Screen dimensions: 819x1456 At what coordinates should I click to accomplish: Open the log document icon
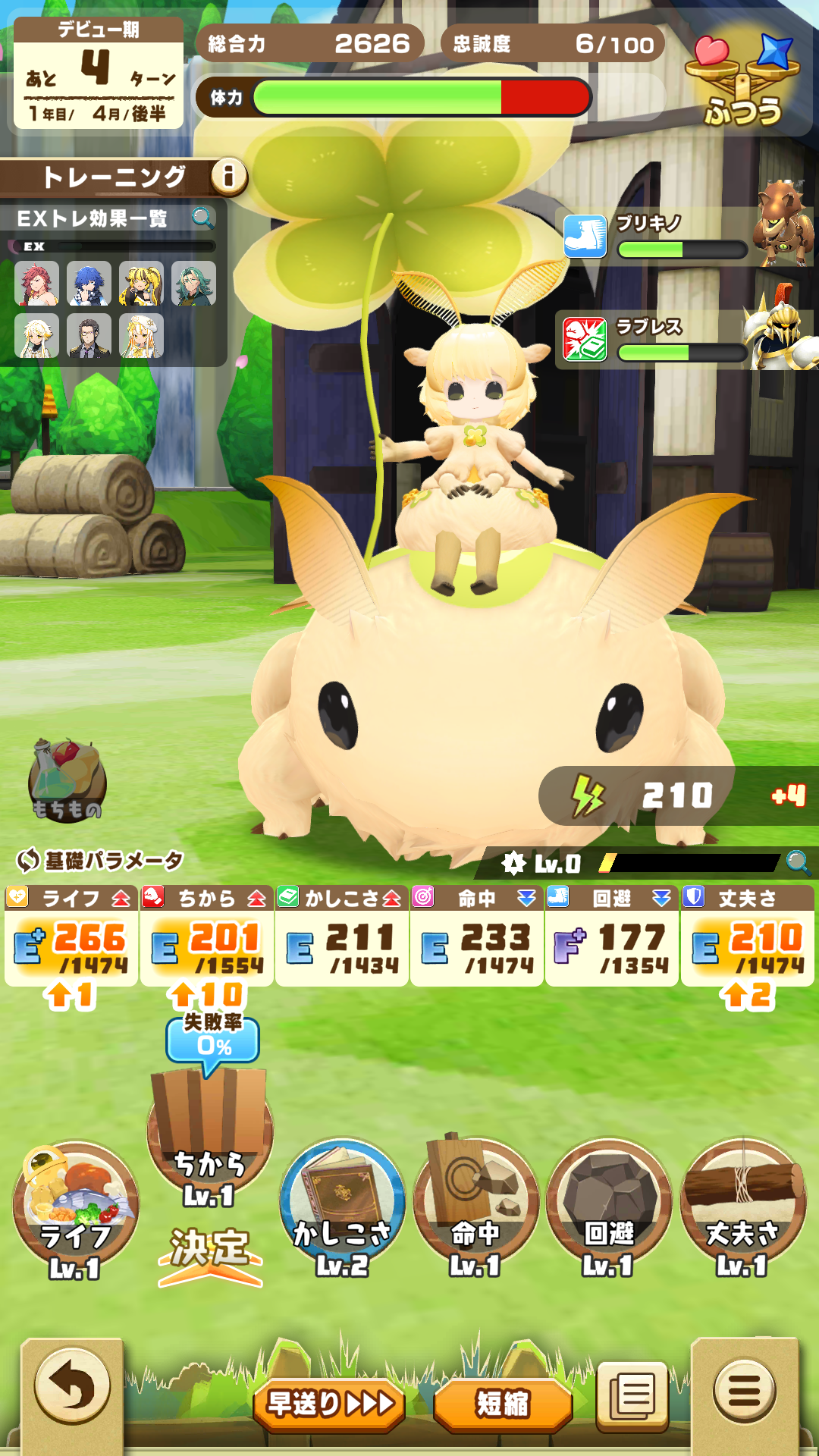click(632, 1395)
